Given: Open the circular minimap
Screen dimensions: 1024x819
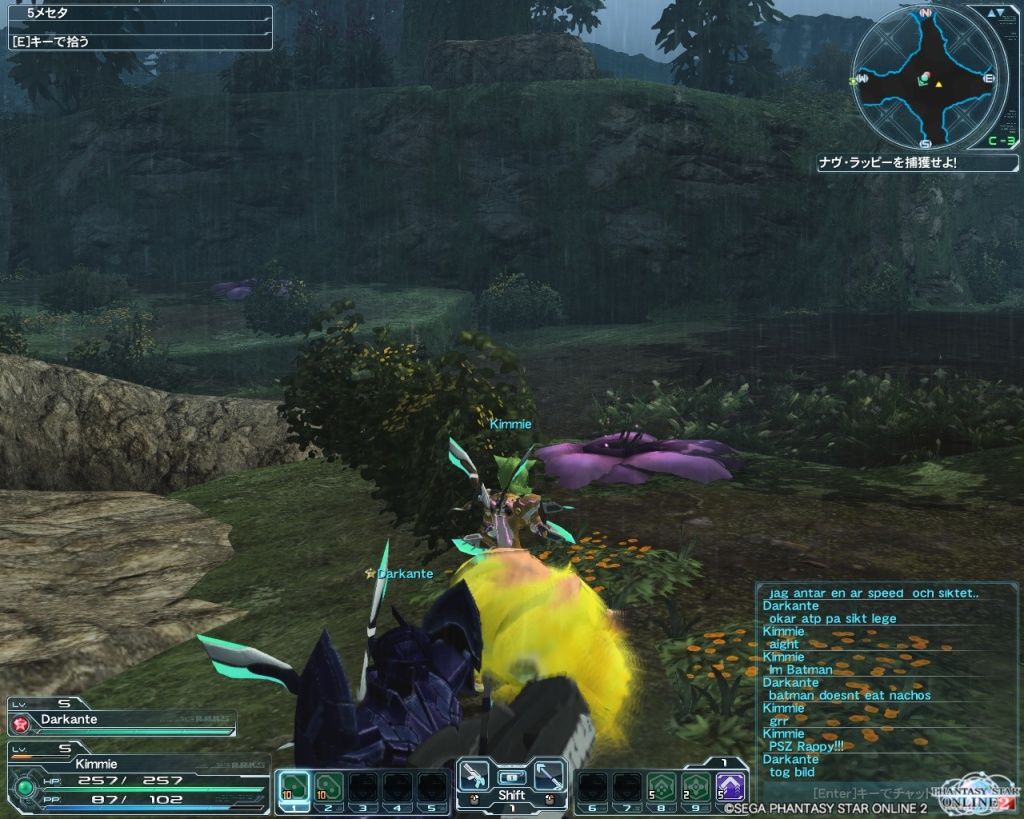Looking at the screenshot, I should (926, 78).
